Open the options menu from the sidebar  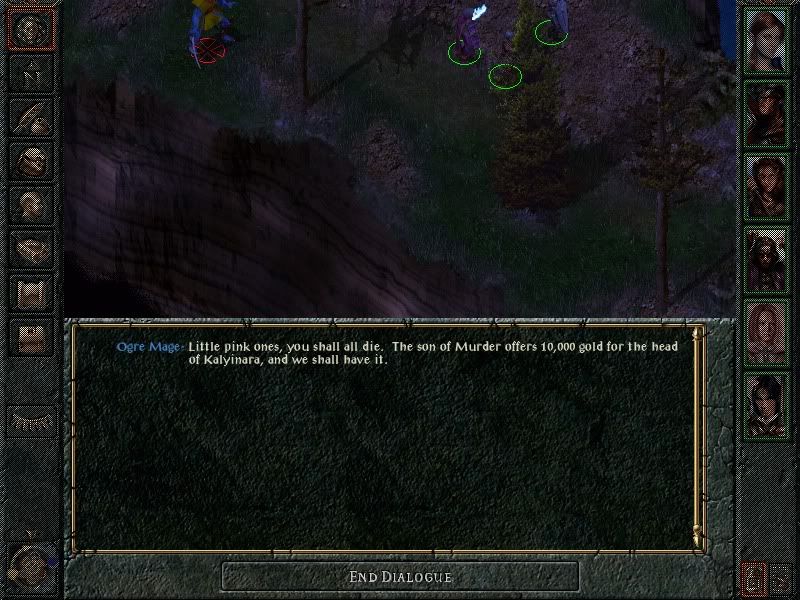point(30,337)
